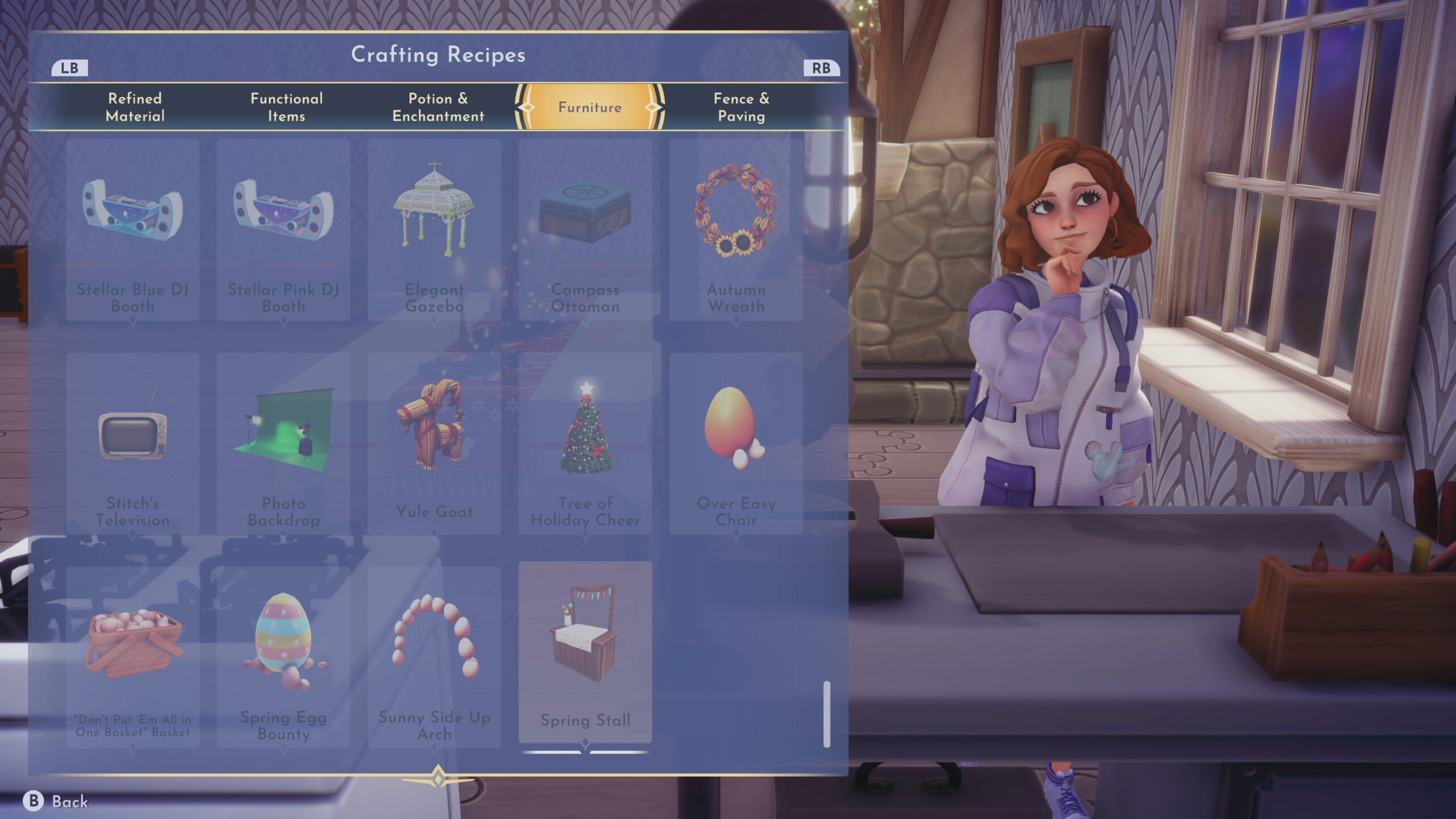
Task: Open the Functional Items tab
Action: click(x=287, y=107)
